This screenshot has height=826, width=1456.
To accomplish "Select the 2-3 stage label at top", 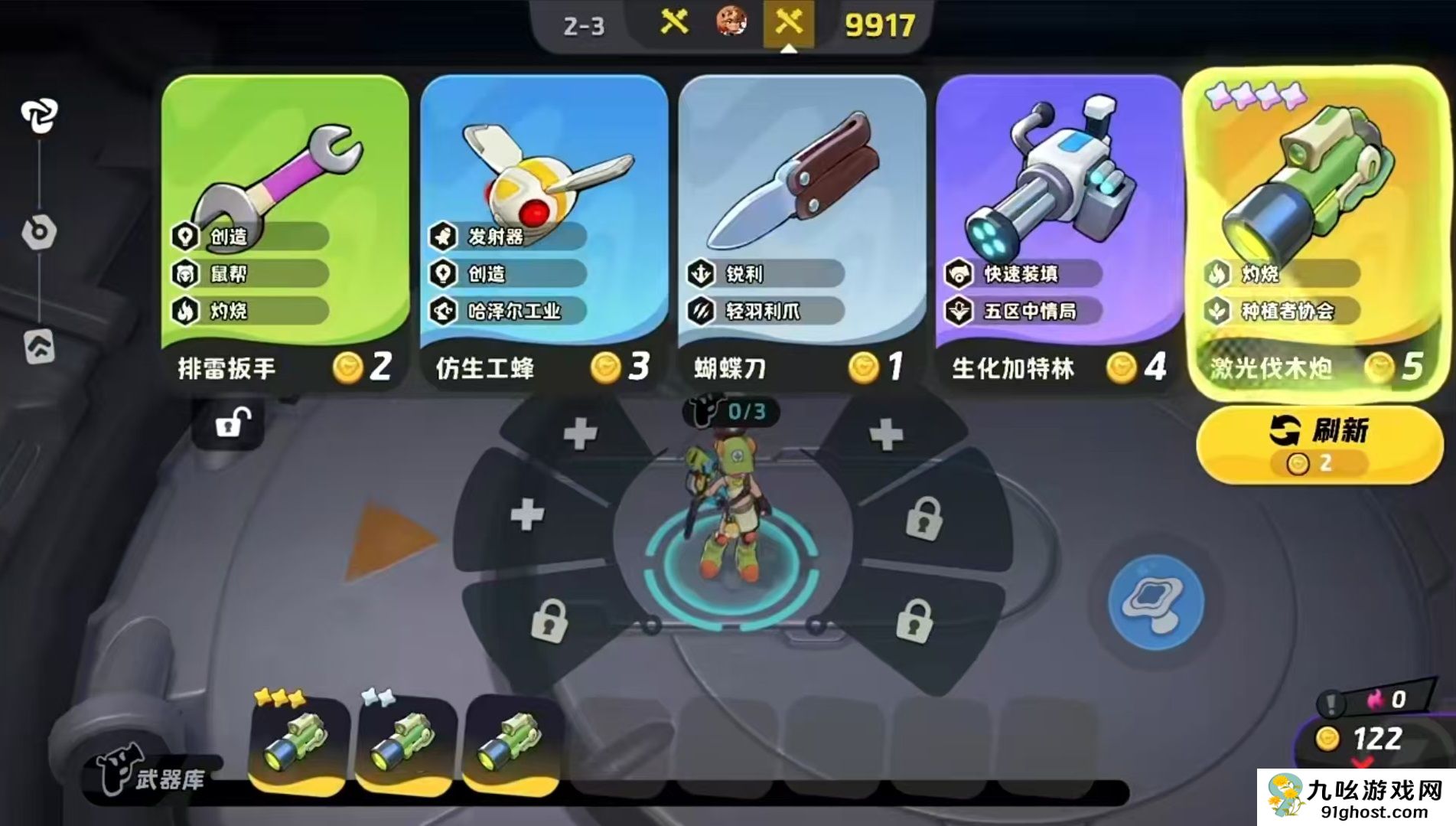I will coord(585,25).
